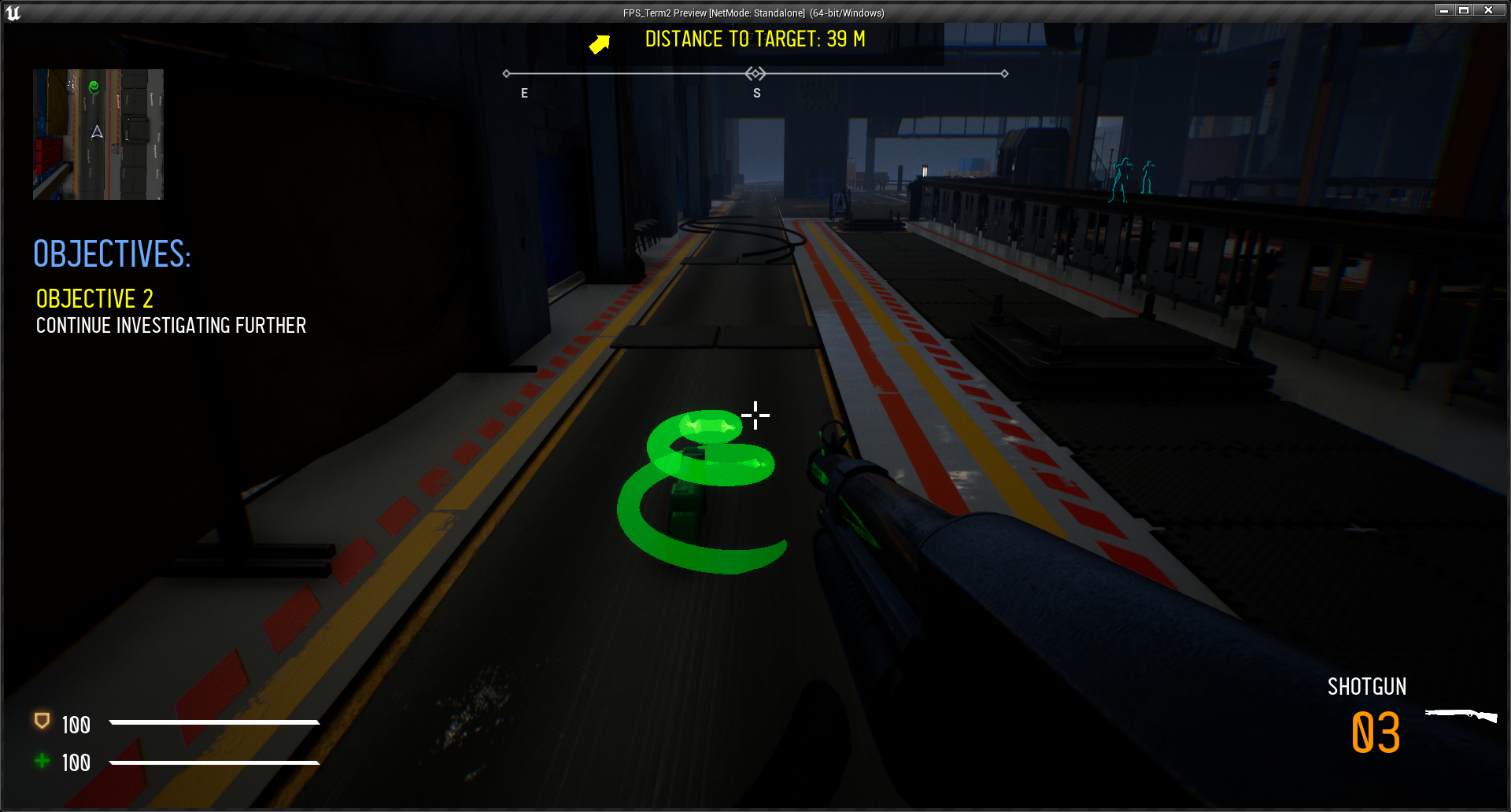Screen dimensions: 1511x812
Task: Click the shotgun weapon icon
Action: (1461, 715)
